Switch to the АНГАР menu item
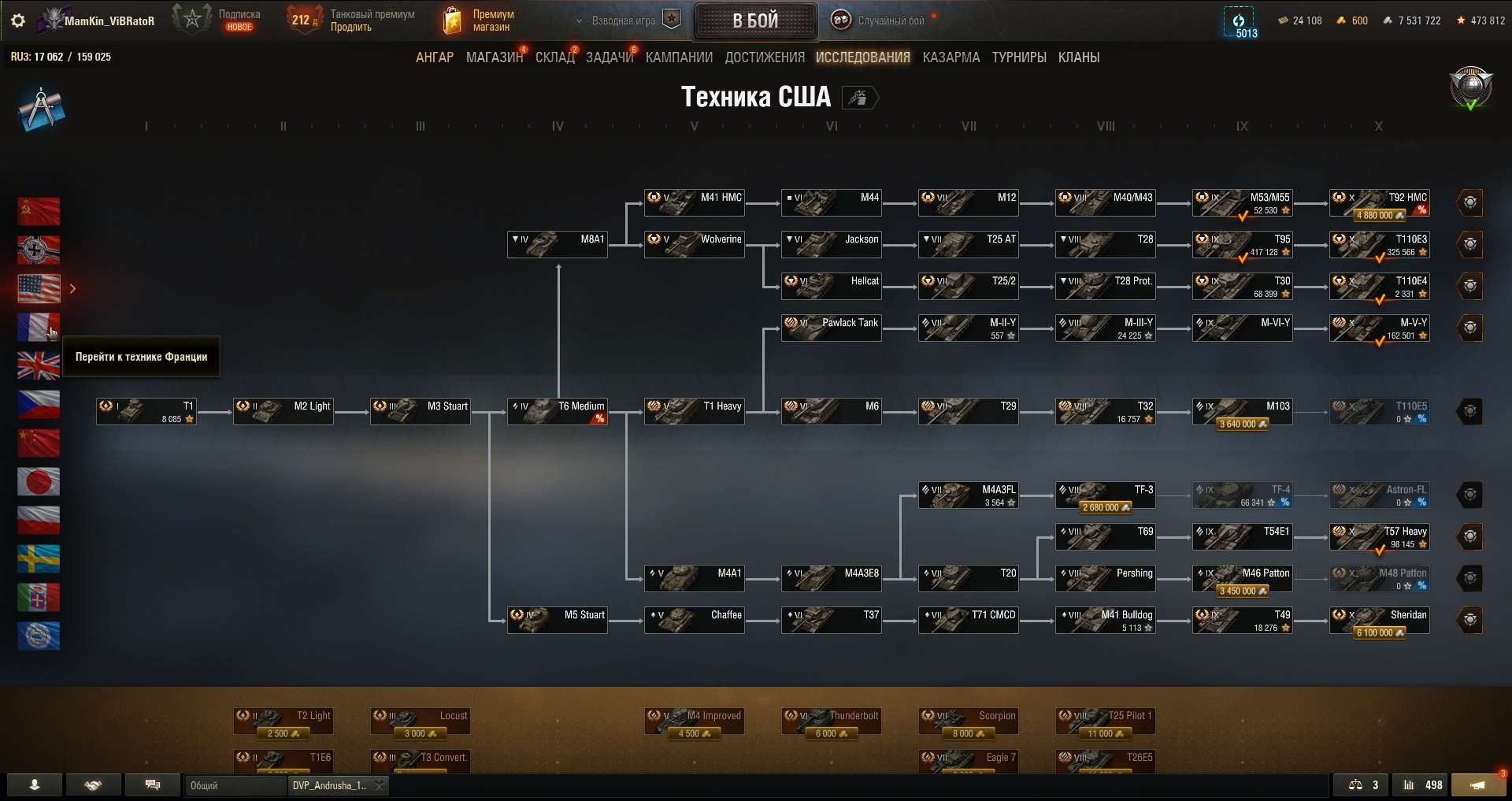The width and height of the screenshot is (1512, 801). coord(434,57)
